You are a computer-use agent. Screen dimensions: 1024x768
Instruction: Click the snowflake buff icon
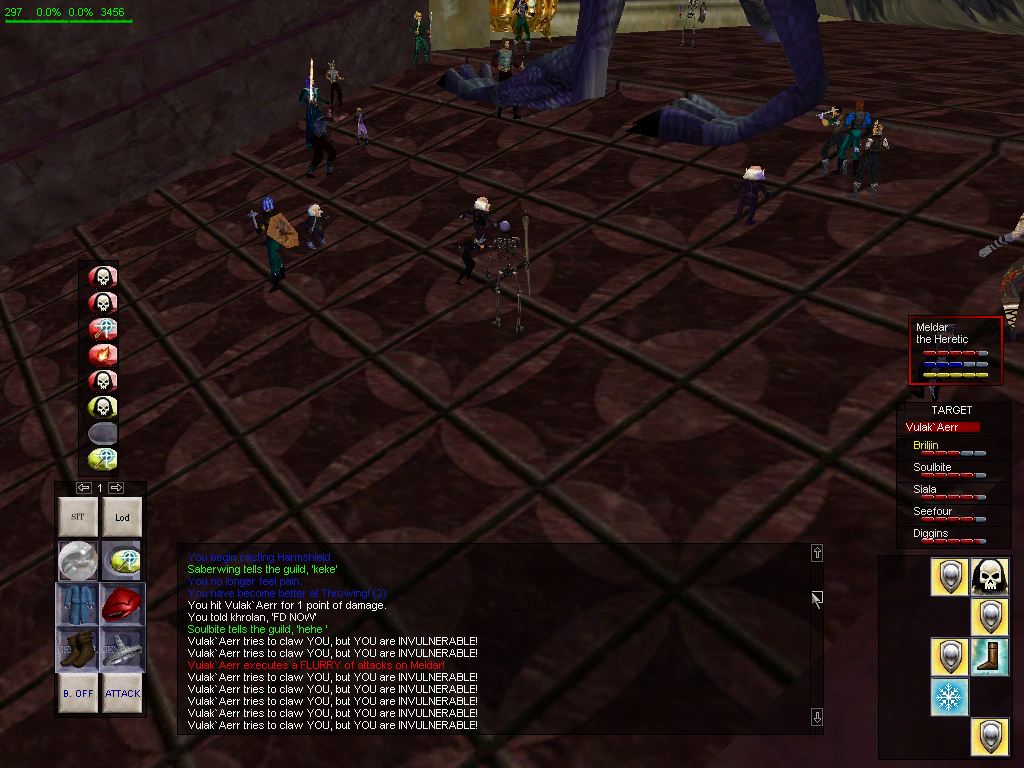pyautogui.click(x=950, y=697)
